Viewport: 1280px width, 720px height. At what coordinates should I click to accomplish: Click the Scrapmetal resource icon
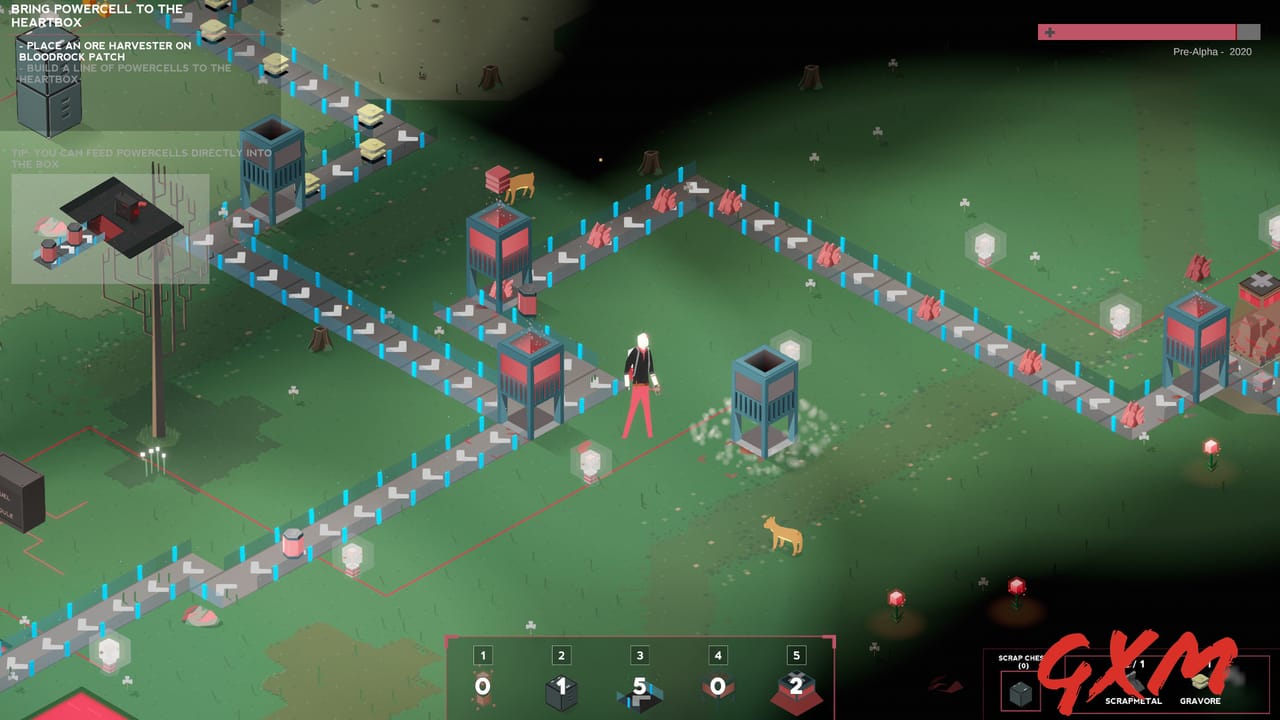[1133, 685]
